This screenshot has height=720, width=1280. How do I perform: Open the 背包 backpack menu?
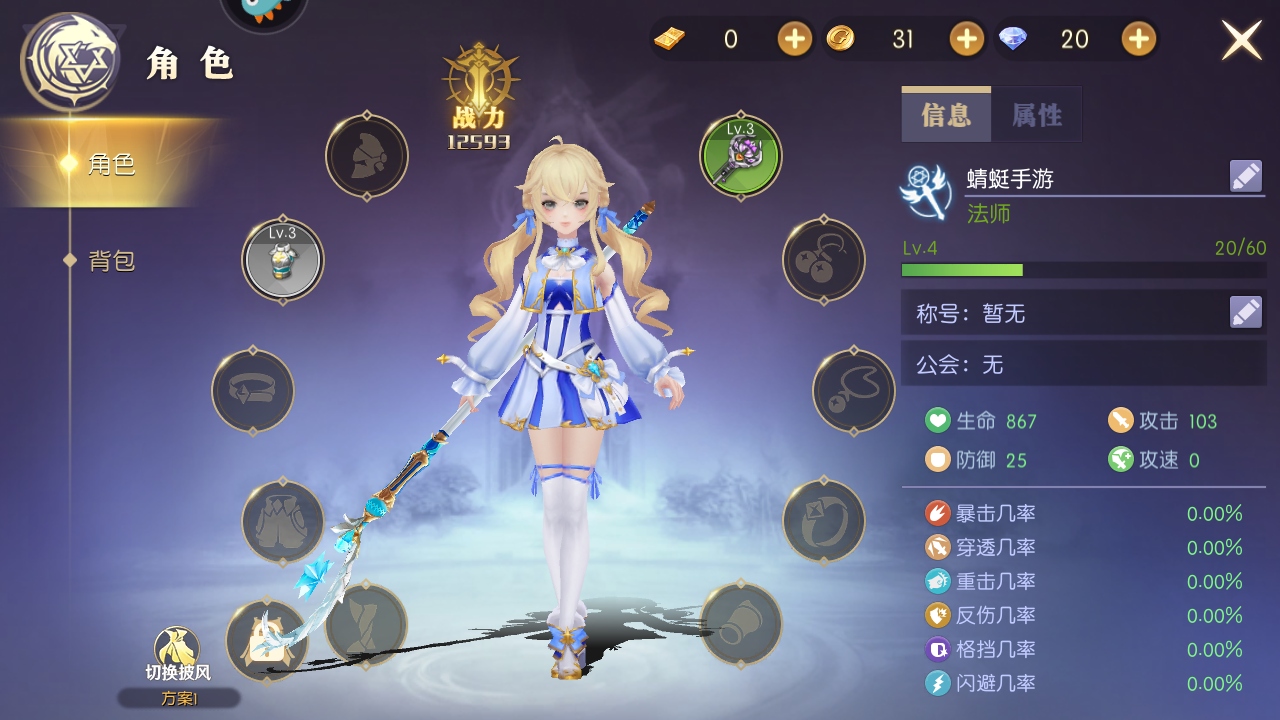[x=112, y=261]
